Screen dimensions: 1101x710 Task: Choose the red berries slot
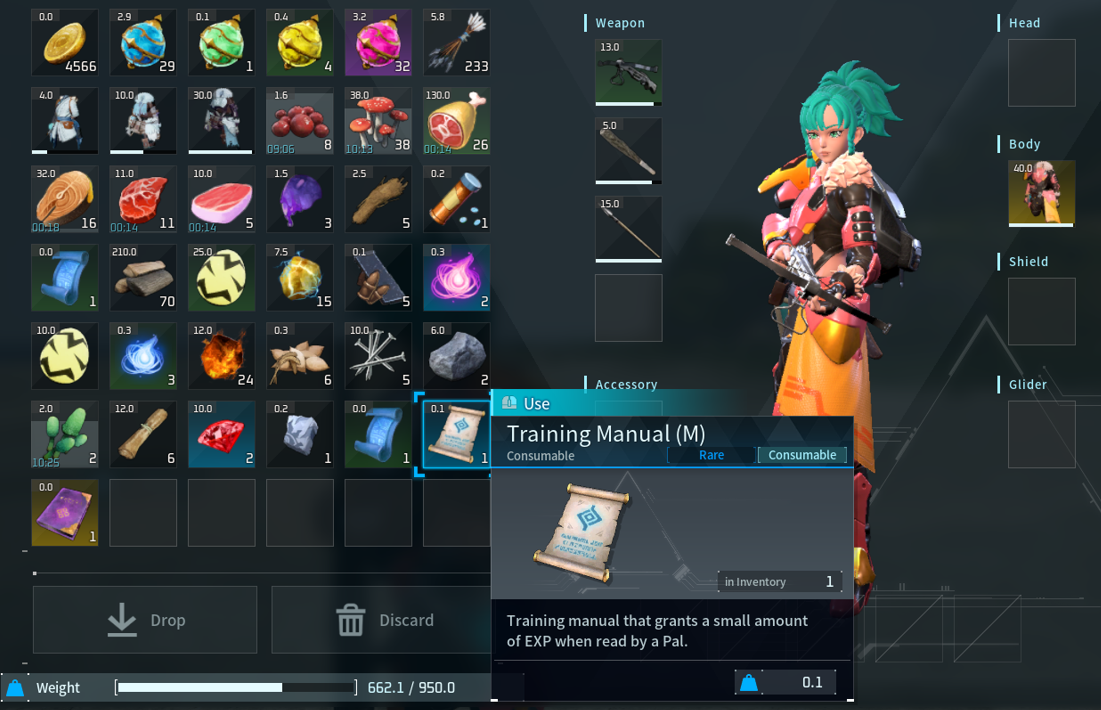300,121
